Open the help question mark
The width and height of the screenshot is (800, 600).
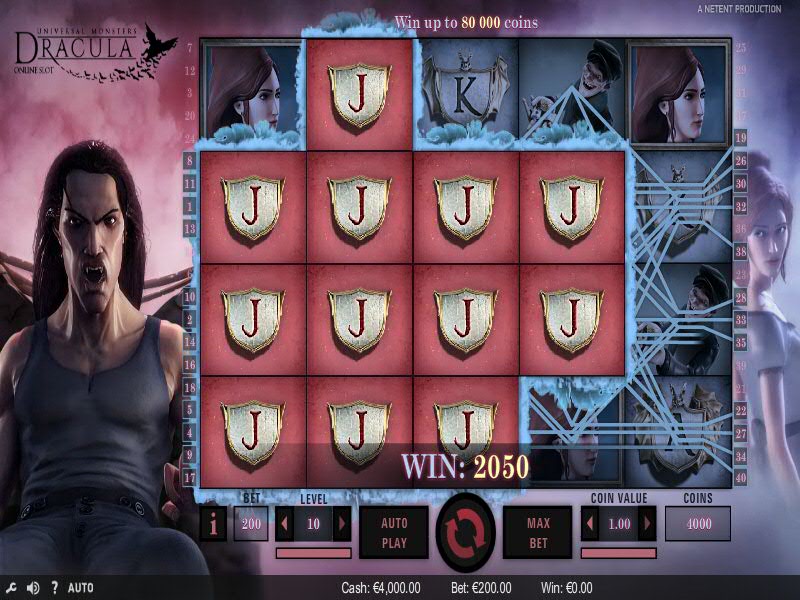54,588
